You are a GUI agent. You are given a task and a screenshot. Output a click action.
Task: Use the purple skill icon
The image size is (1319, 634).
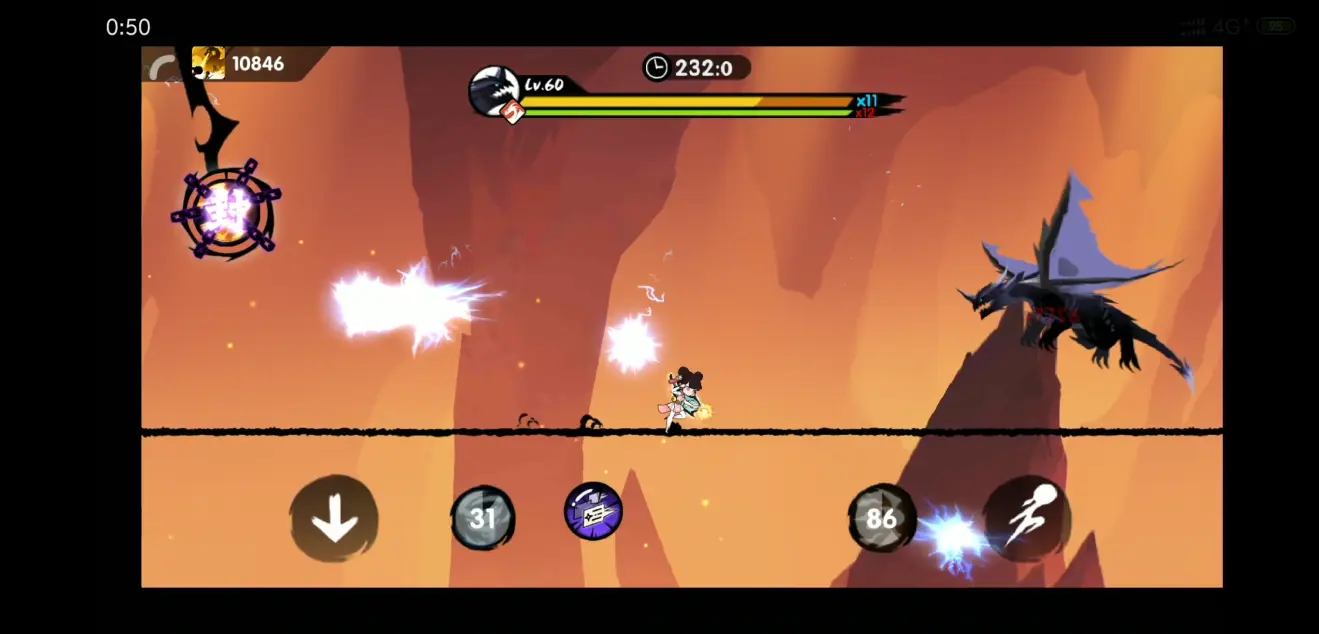pyautogui.click(x=593, y=511)
